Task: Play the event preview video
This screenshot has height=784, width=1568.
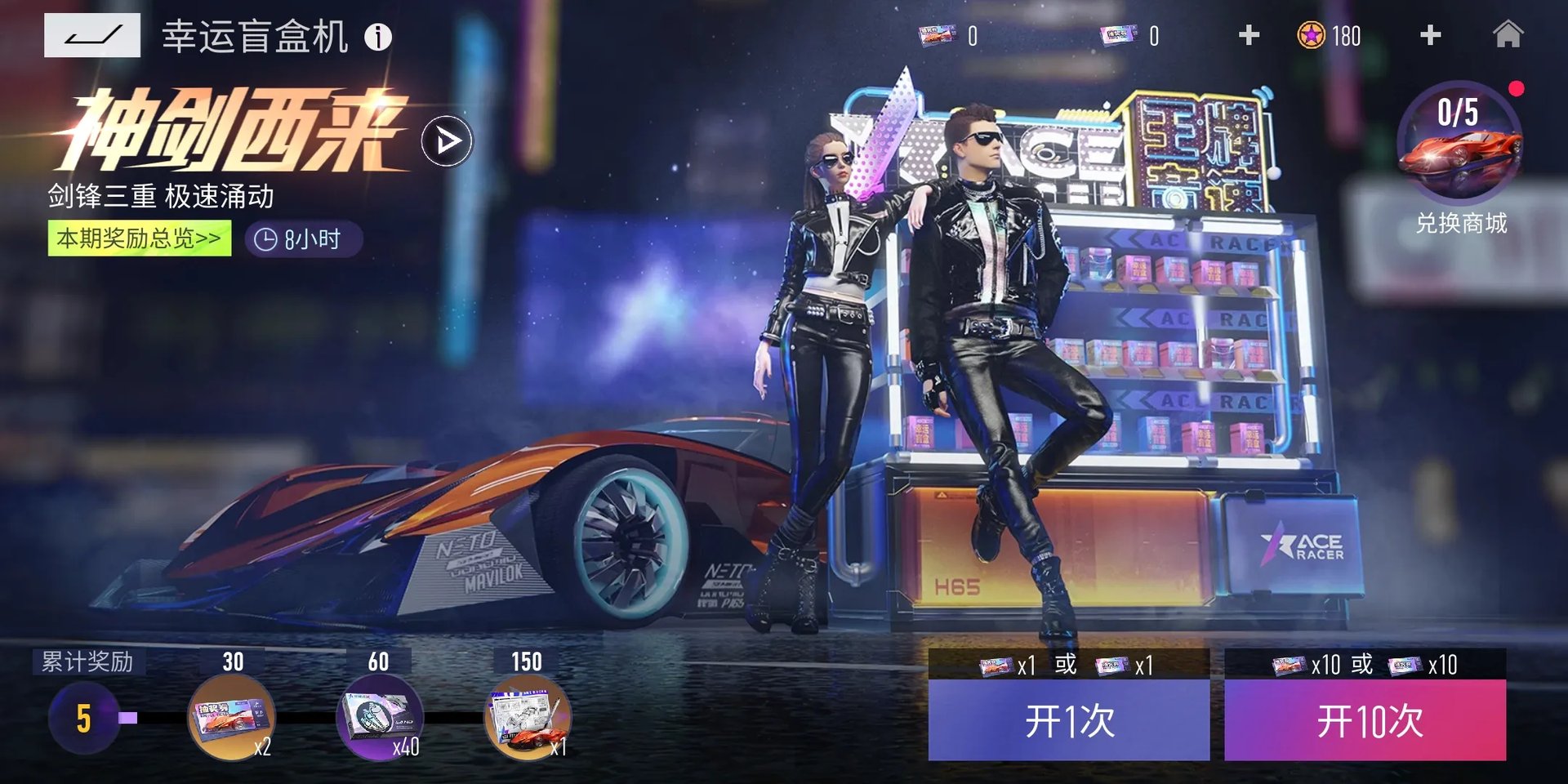Action: pos(447,140)
